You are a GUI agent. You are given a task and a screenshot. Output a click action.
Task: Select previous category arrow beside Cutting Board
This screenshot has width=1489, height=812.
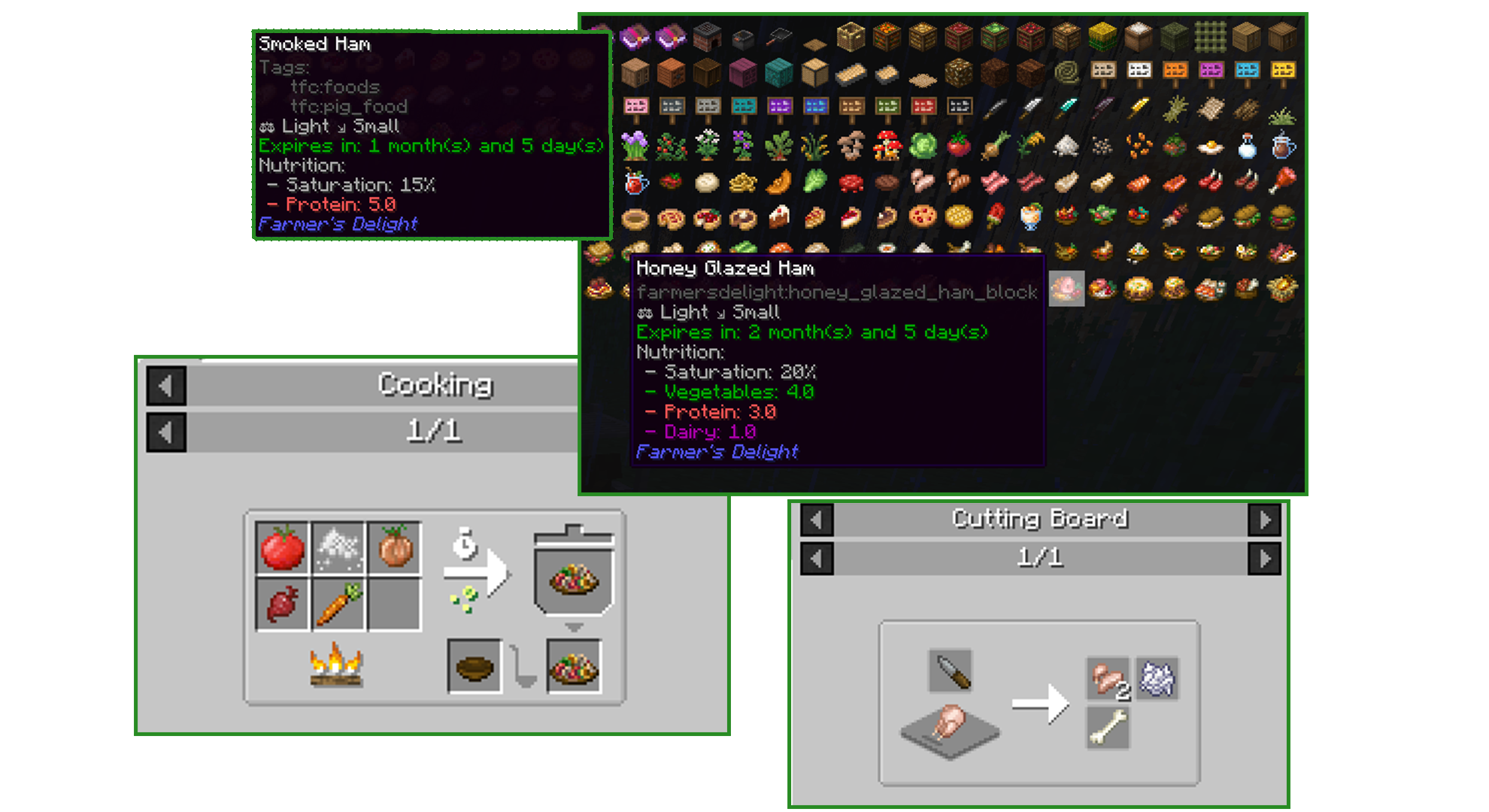point(817,520)
